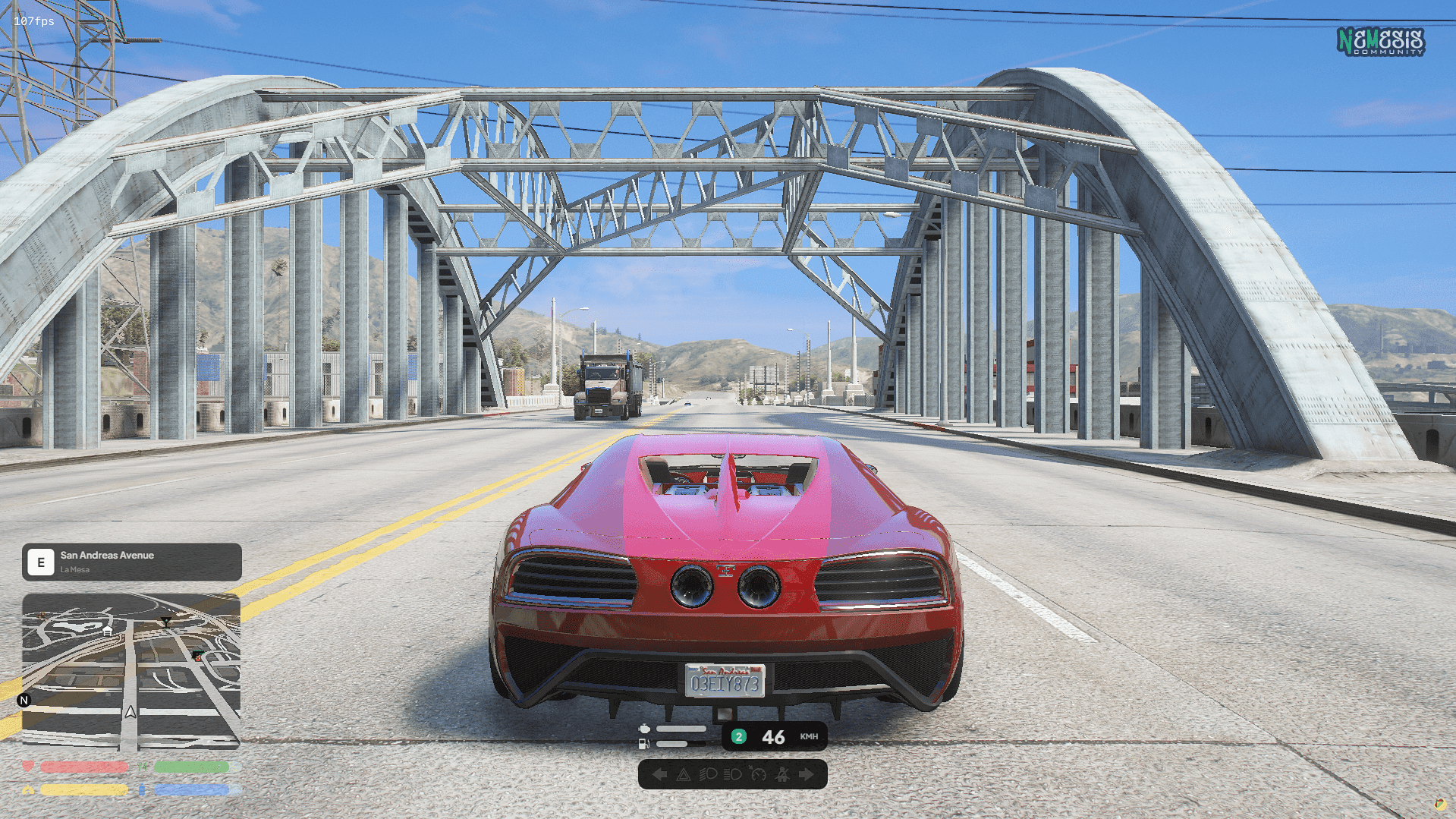This screenshot has width=1456, height=819.
Task: Enable cruise control on the vehicle bar
Action: (x=758, y=775)
